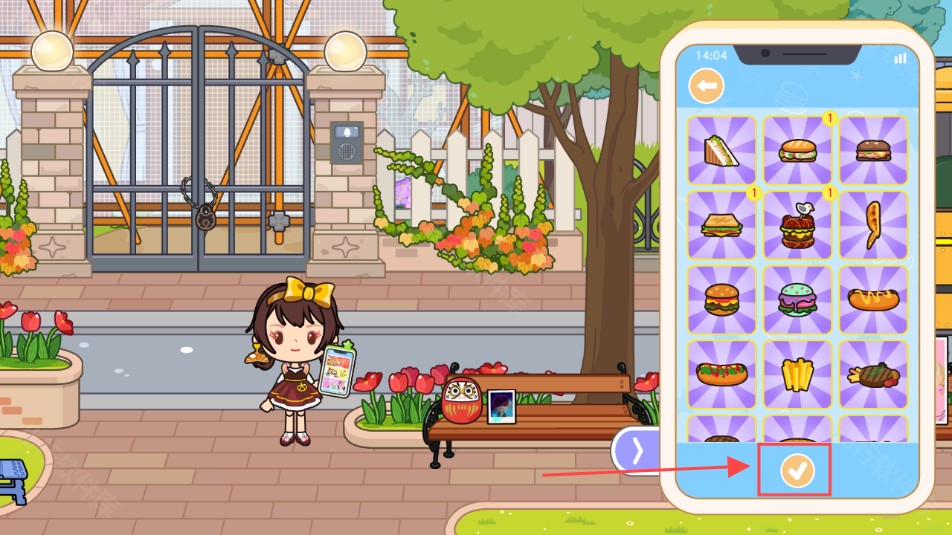The image size is (952, 535).
Task: Select the triangle-cut sandwich tile
Action: [x=721, y=150]
